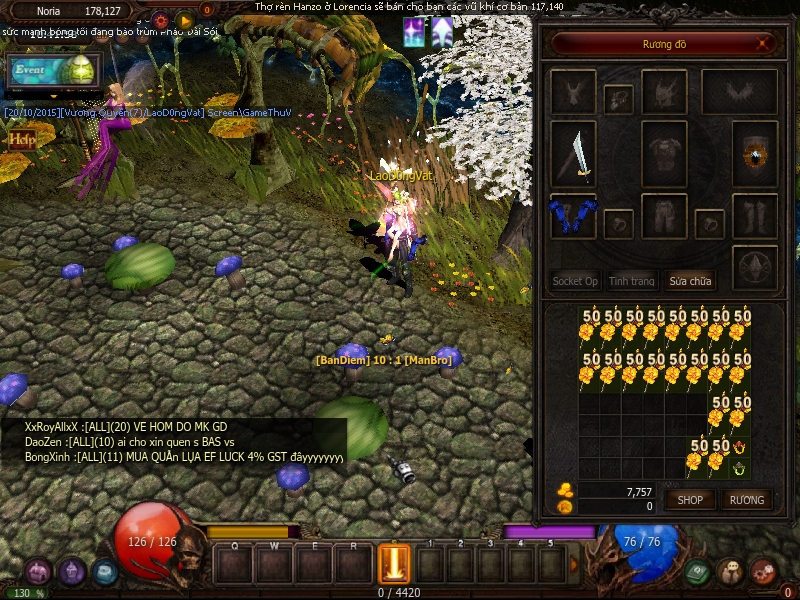The width and height of the screenshot is (800, 600).
Task: Select the empty wings equipment slot
Action: [x=739, y=93]
